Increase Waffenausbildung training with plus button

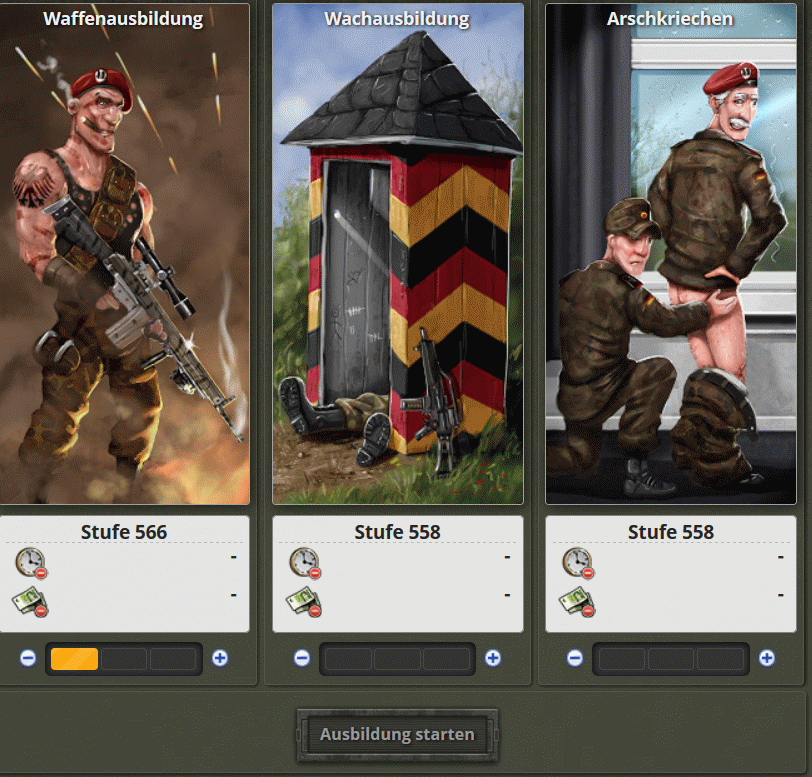[x=220, y=658]
